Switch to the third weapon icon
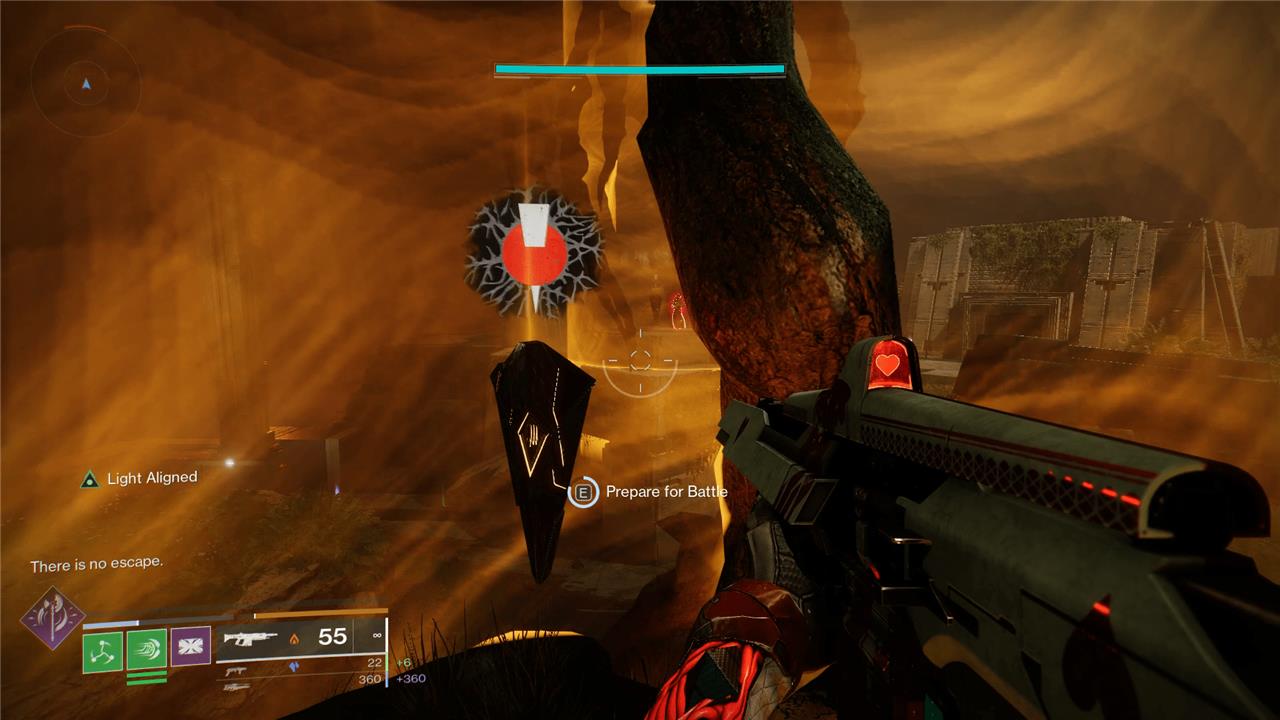The image size is (1280, 720). (x=235, y=687)
